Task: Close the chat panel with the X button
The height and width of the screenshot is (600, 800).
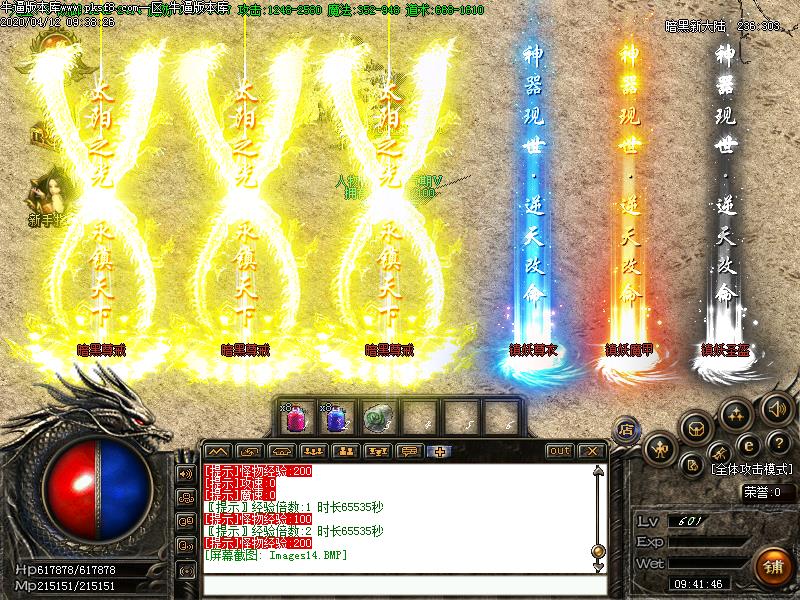Action: [x=592, y=451]
